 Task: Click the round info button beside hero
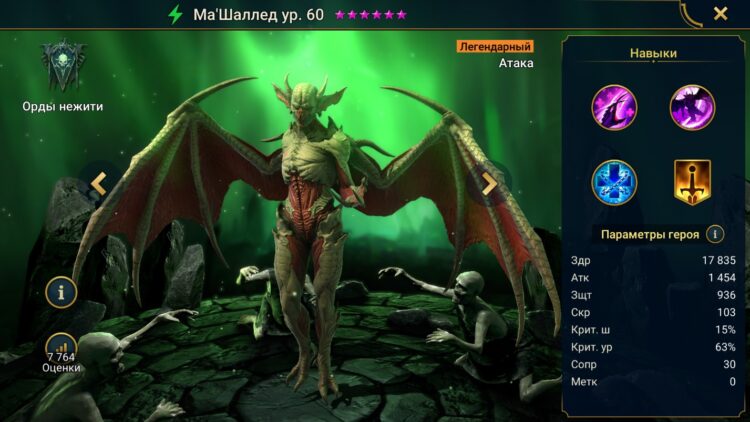(x=62, y=292)
